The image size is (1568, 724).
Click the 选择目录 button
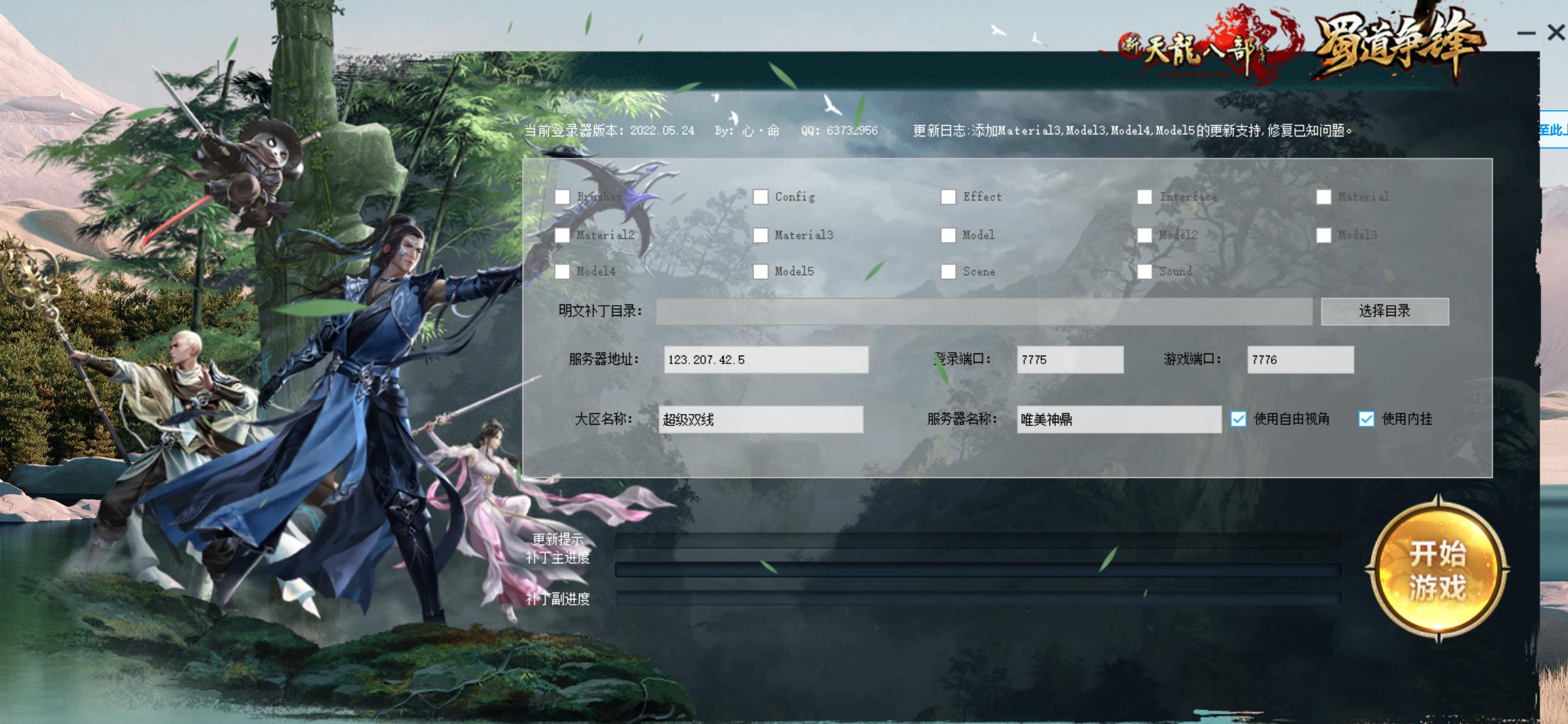pos(1385,312)
